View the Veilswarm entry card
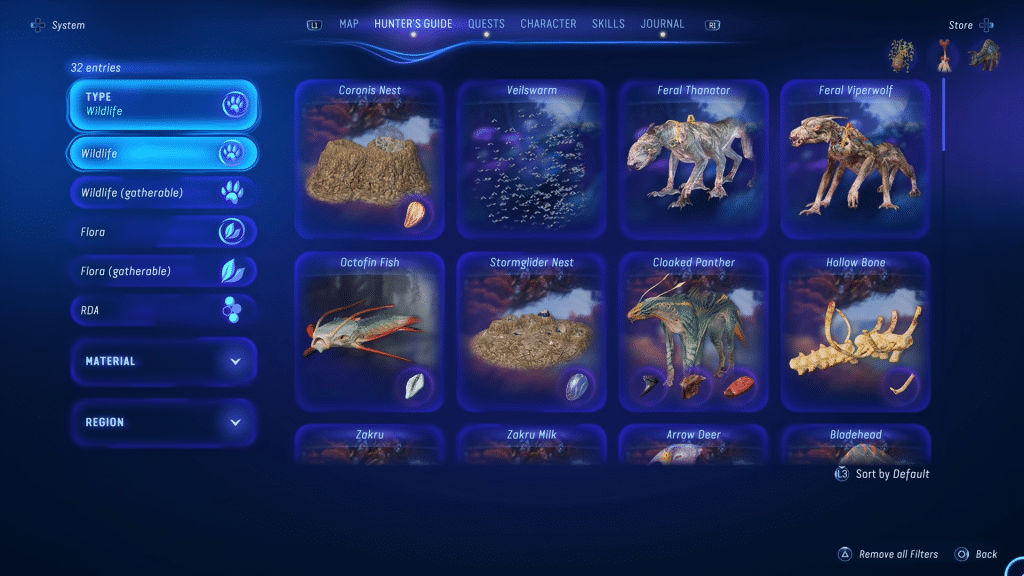 coord(531,160)
